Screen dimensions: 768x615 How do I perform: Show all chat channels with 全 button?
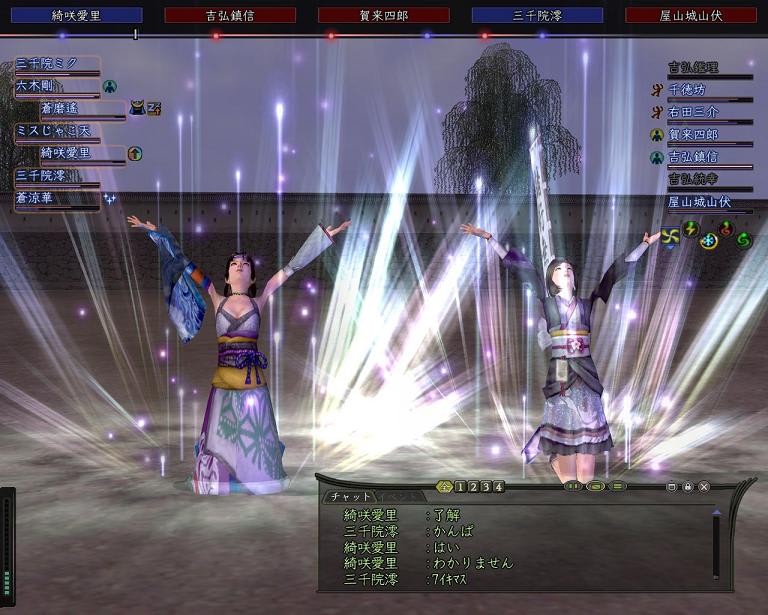(x=445, y=487)
